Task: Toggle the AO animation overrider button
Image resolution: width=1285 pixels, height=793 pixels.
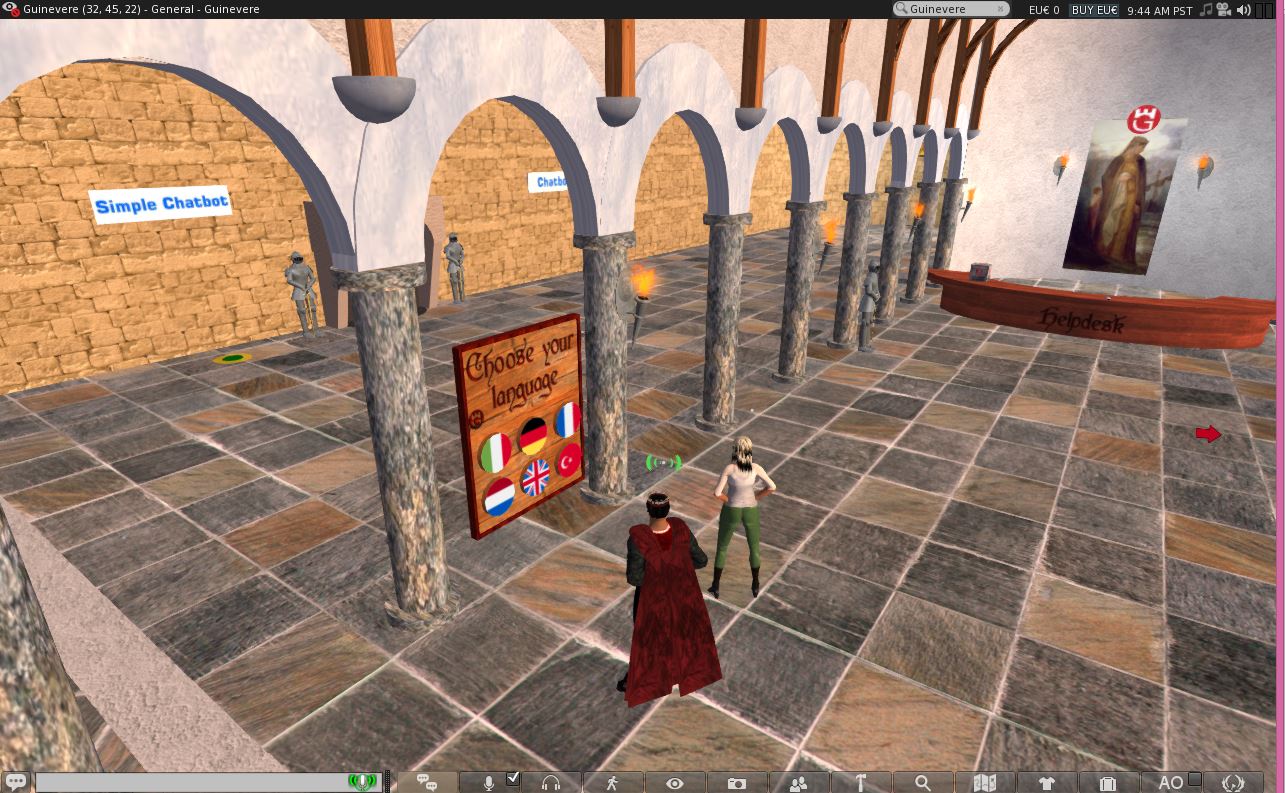Action: [1170, 782]
